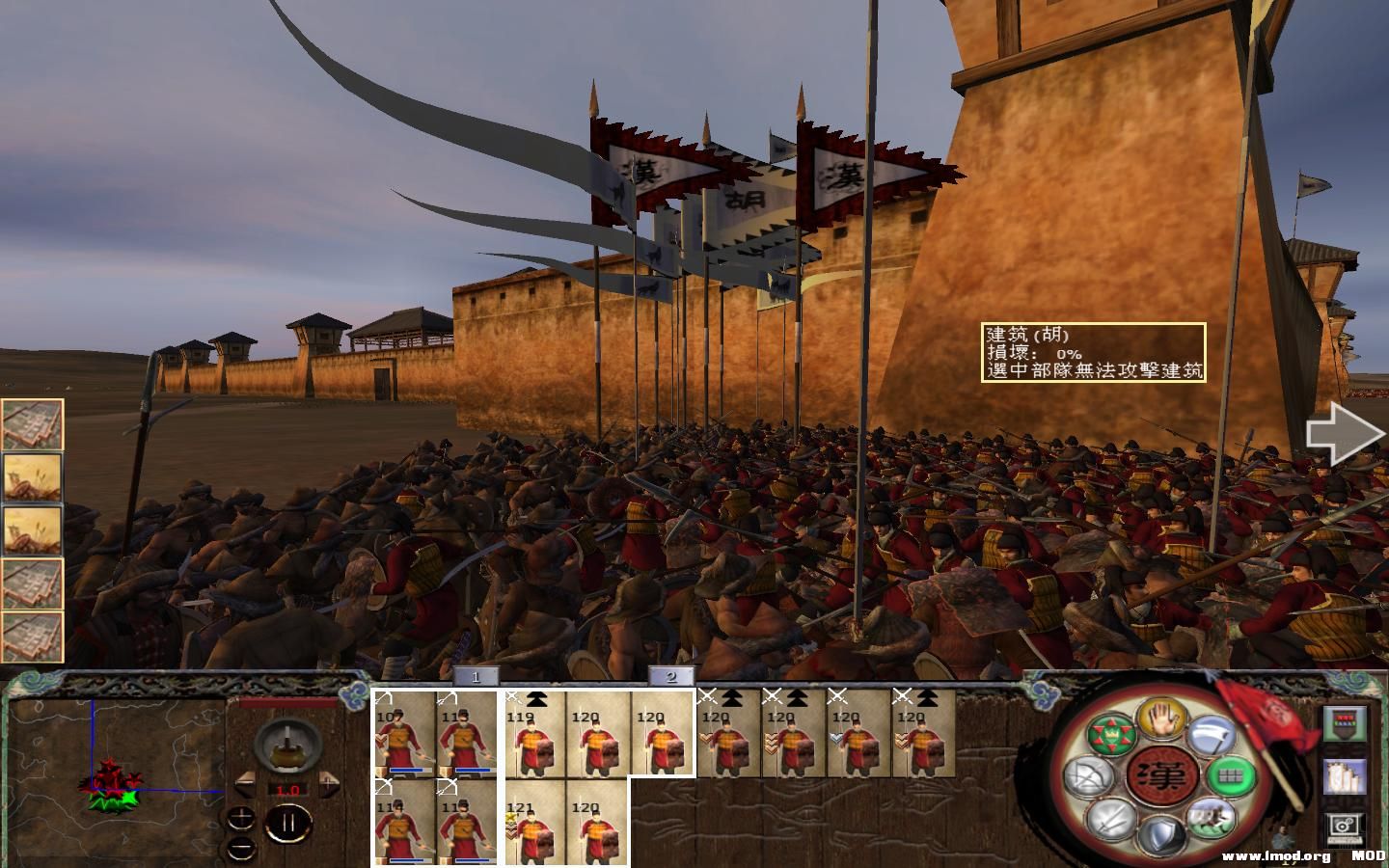Image resolution: width=1389 pixels, height=868 pixels.
Task: Open the green unit formation grid icon
Action: [x=1231, y=775]
